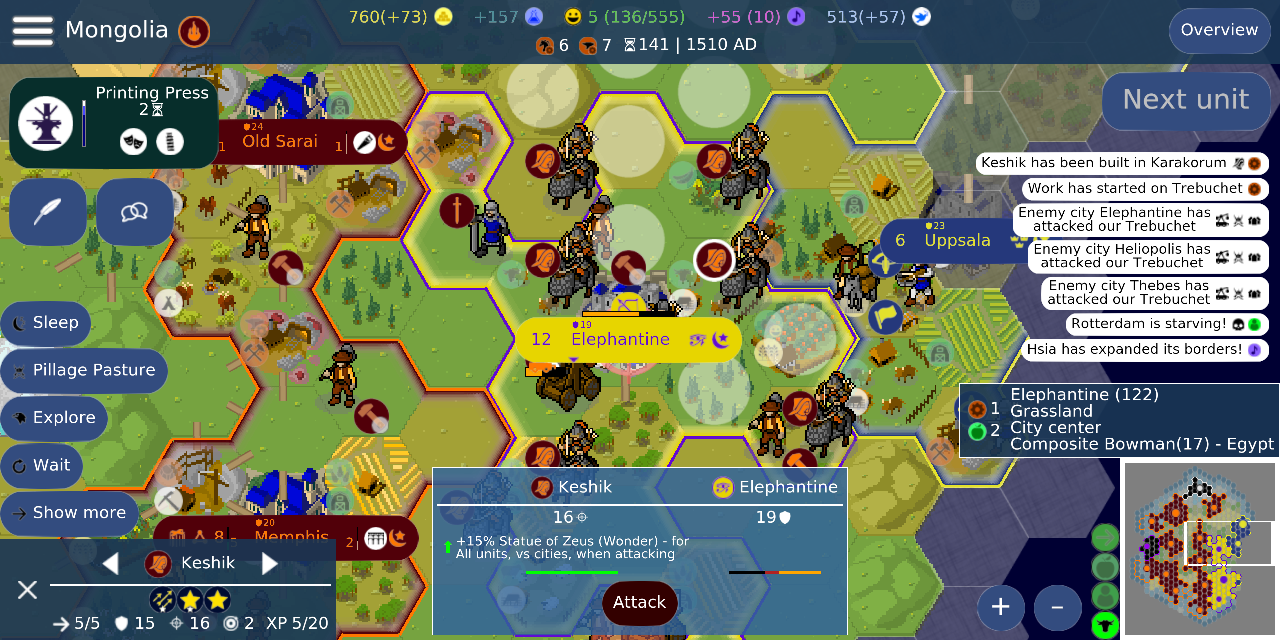Set the unit to Explore

coord(54,418)
